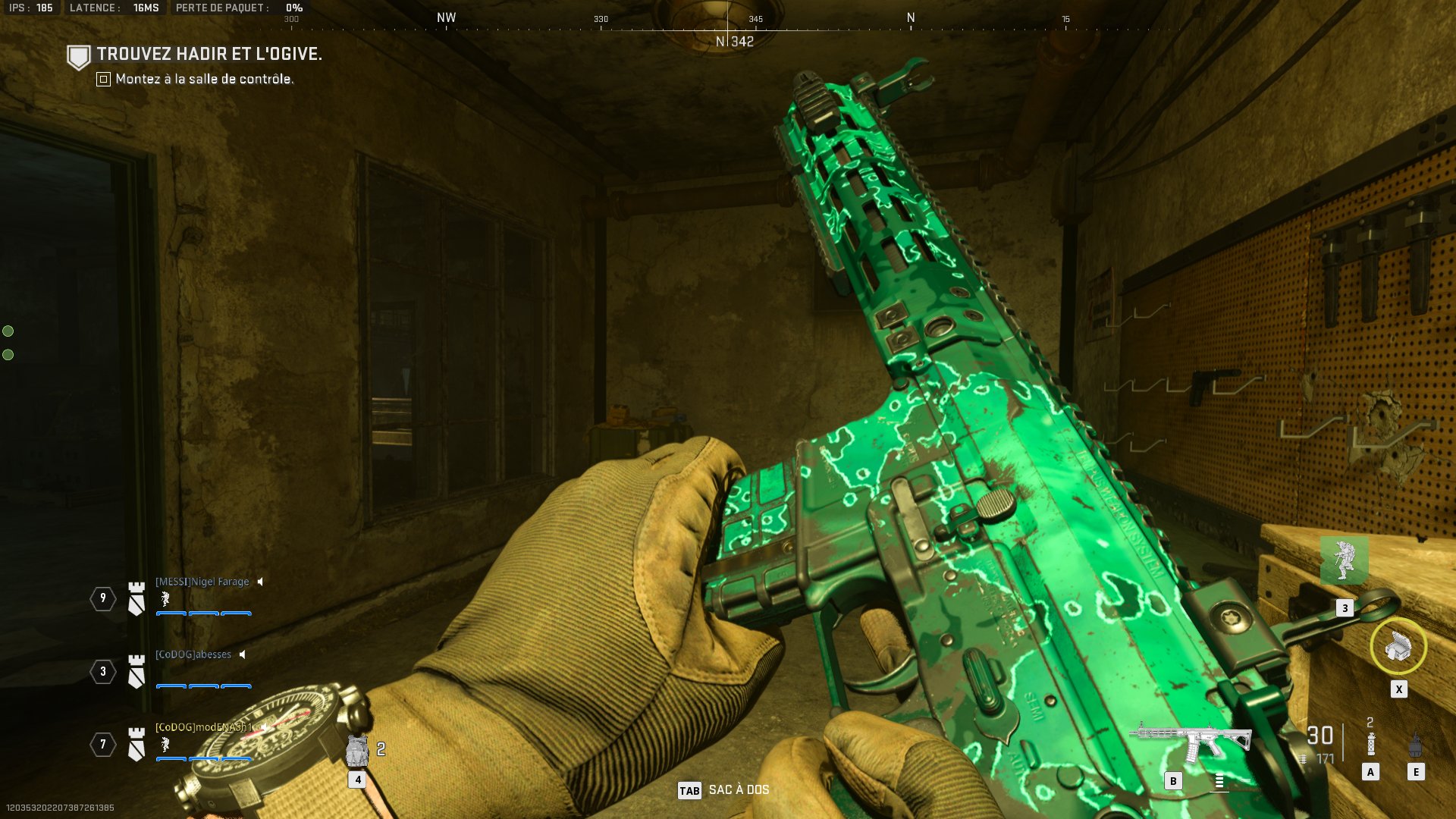
Task: Mute voice chat for [CoDOG]abesses
Action: click(x=242, y=654)
